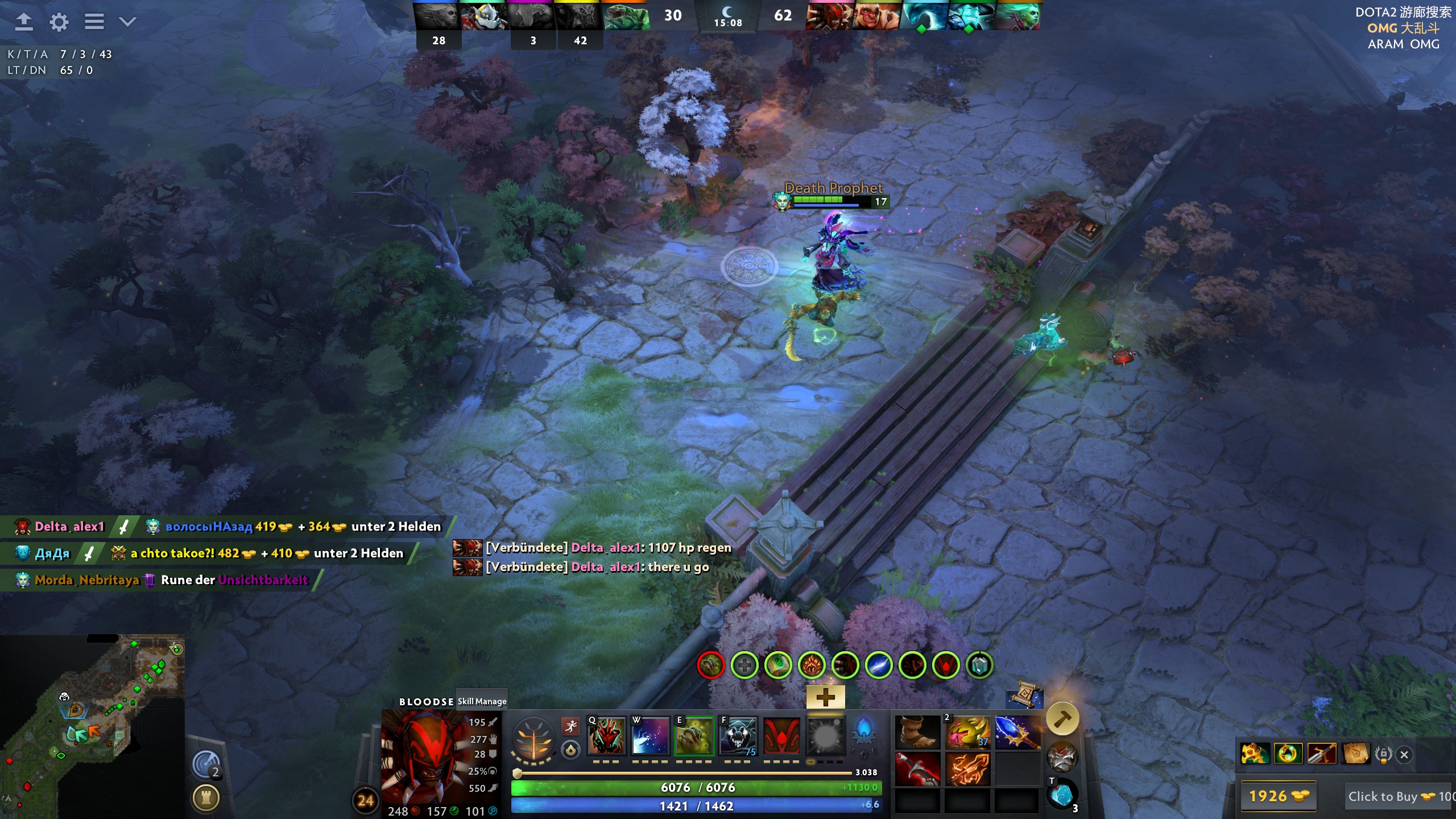Click the glyph tower button beside the minimap
Image resolution: width=1456 pixels, height=819 pixels.
pyautogui.click(x=206, y=798)
